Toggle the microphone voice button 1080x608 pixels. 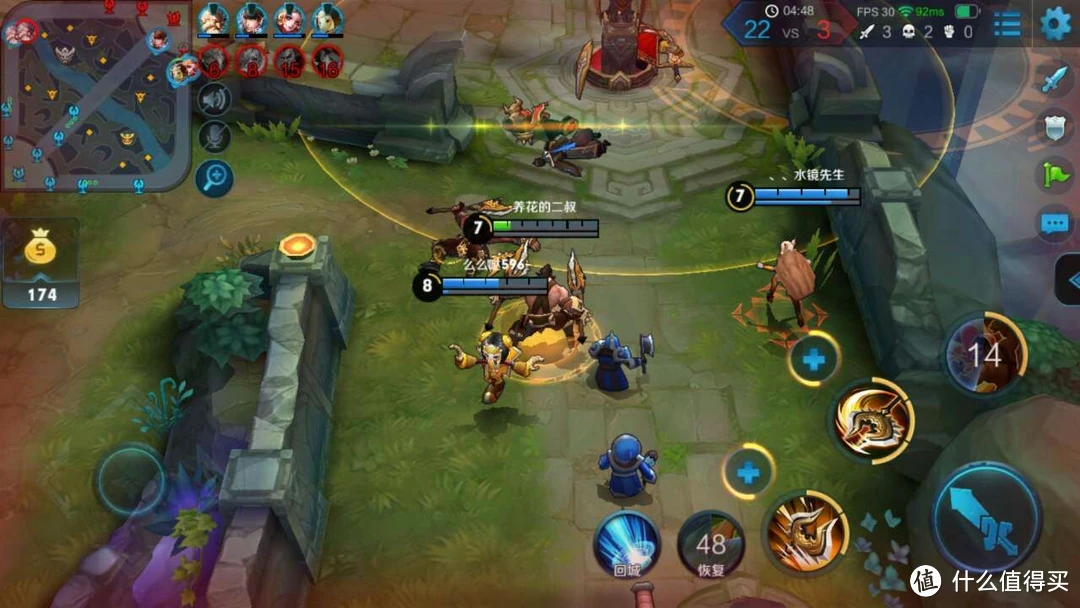pos(214,137)
